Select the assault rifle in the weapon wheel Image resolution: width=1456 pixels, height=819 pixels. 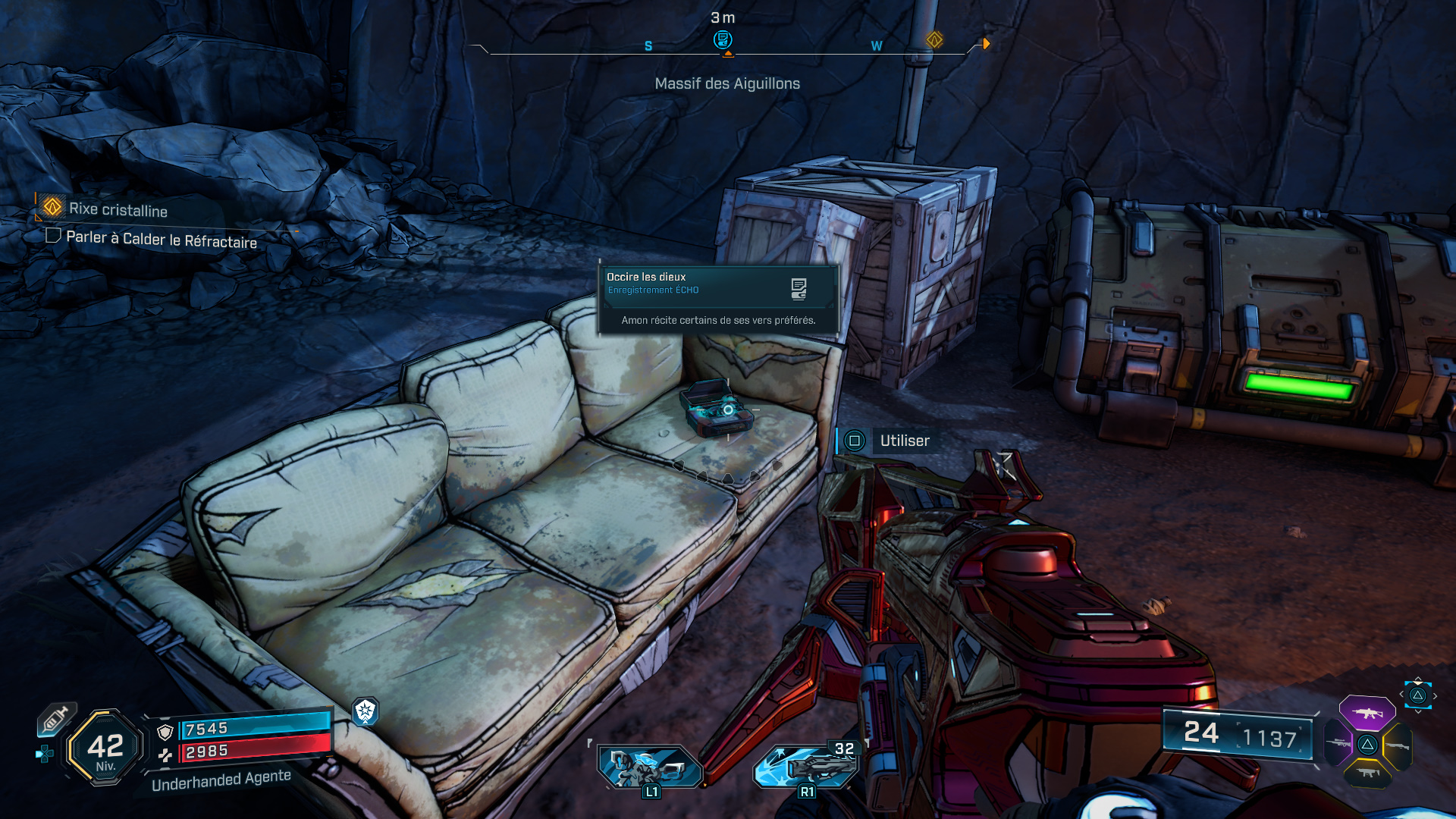coord(1367,714)
